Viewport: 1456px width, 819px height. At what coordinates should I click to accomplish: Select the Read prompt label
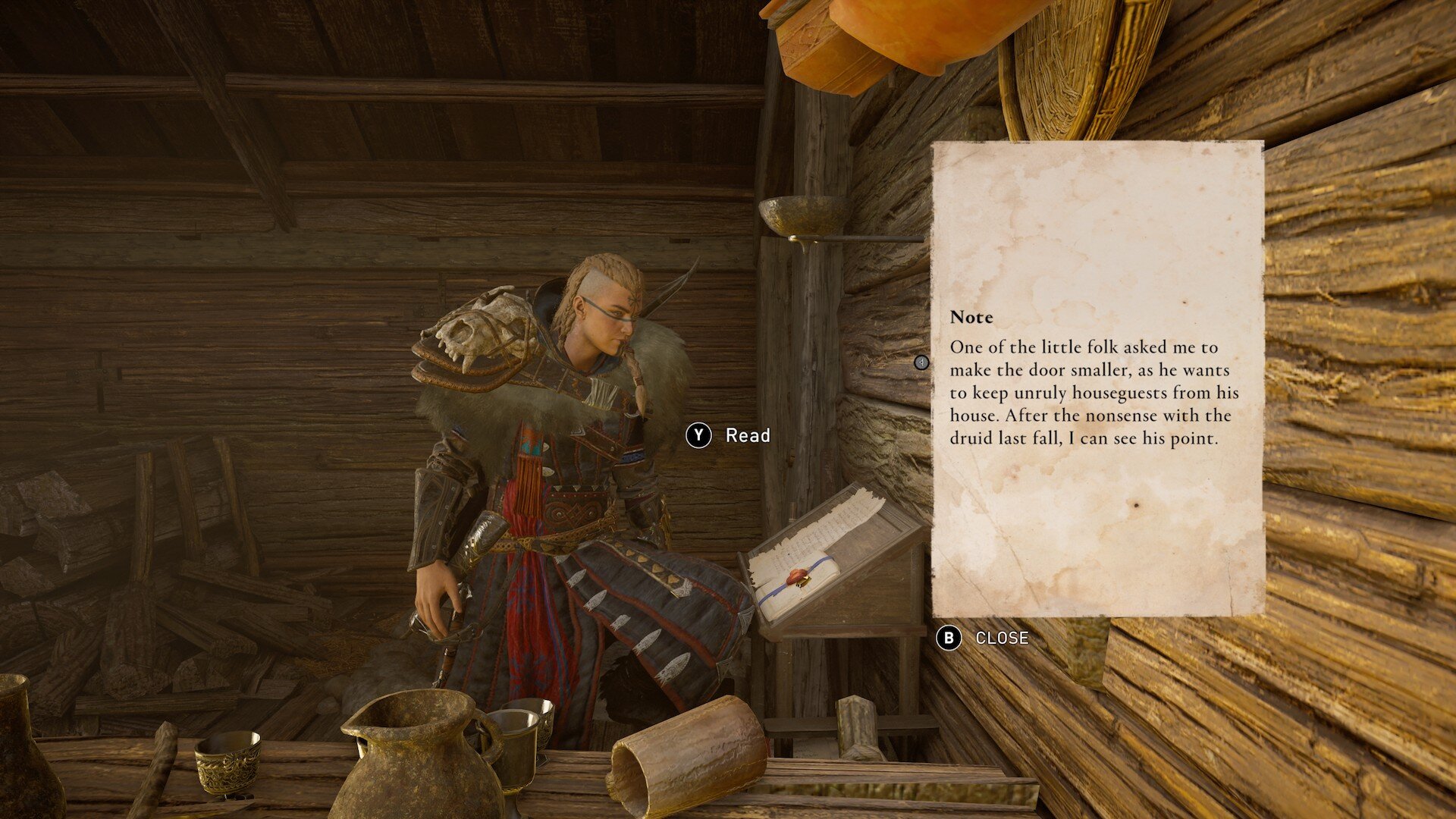(747, 435)
